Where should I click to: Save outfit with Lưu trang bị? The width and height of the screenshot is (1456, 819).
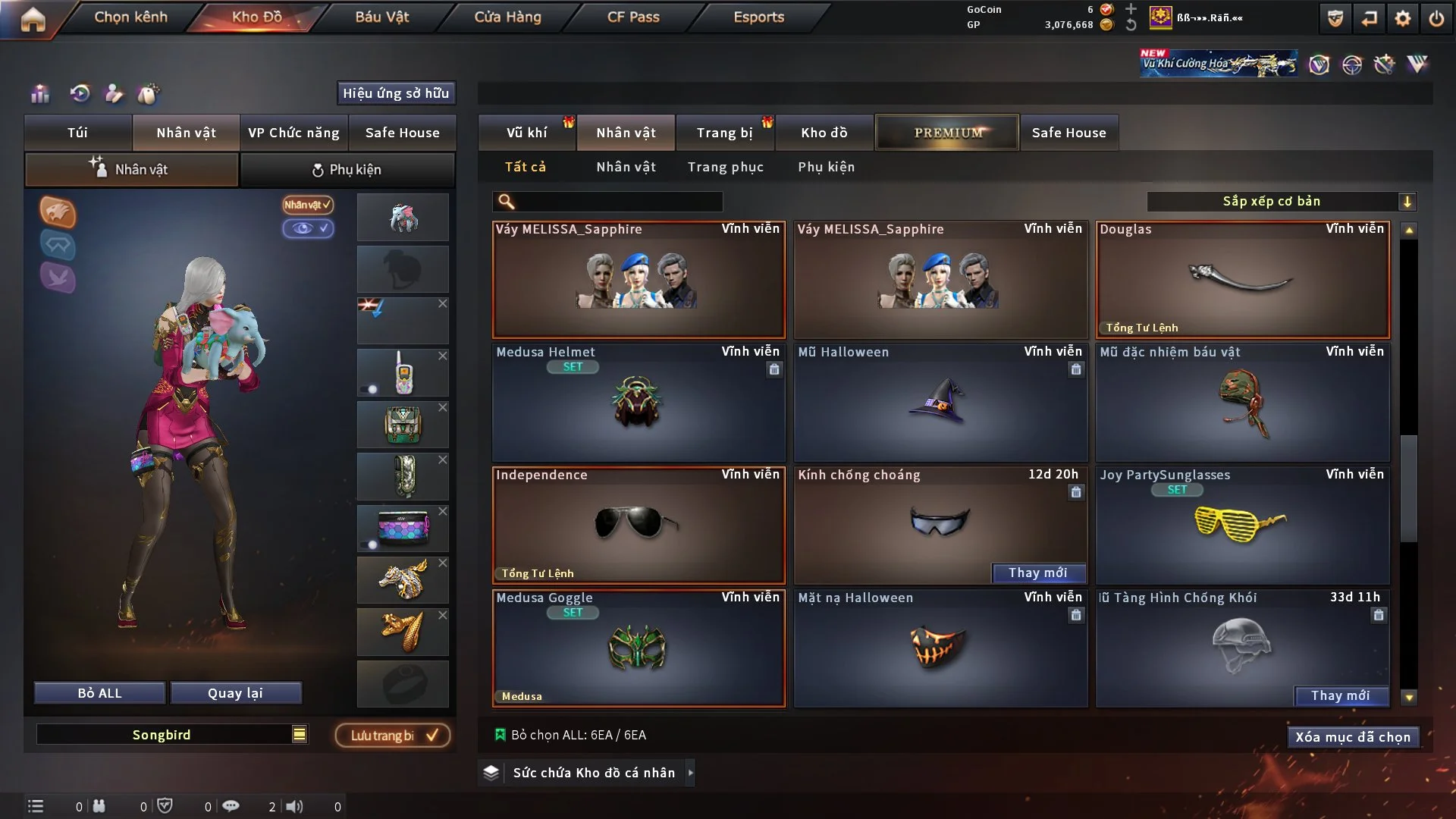(393, 736)
